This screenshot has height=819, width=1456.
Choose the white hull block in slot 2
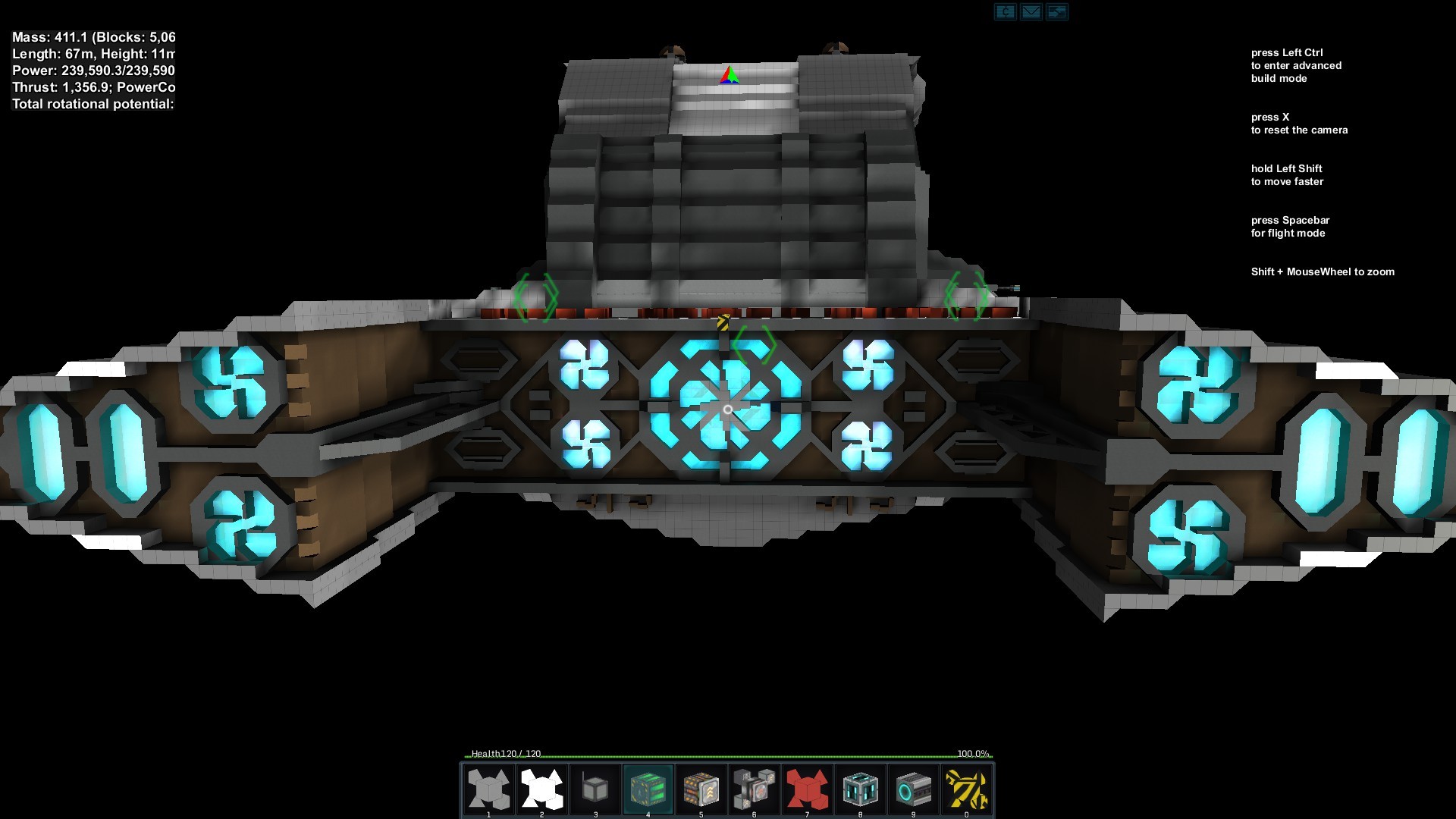(541, 789)
